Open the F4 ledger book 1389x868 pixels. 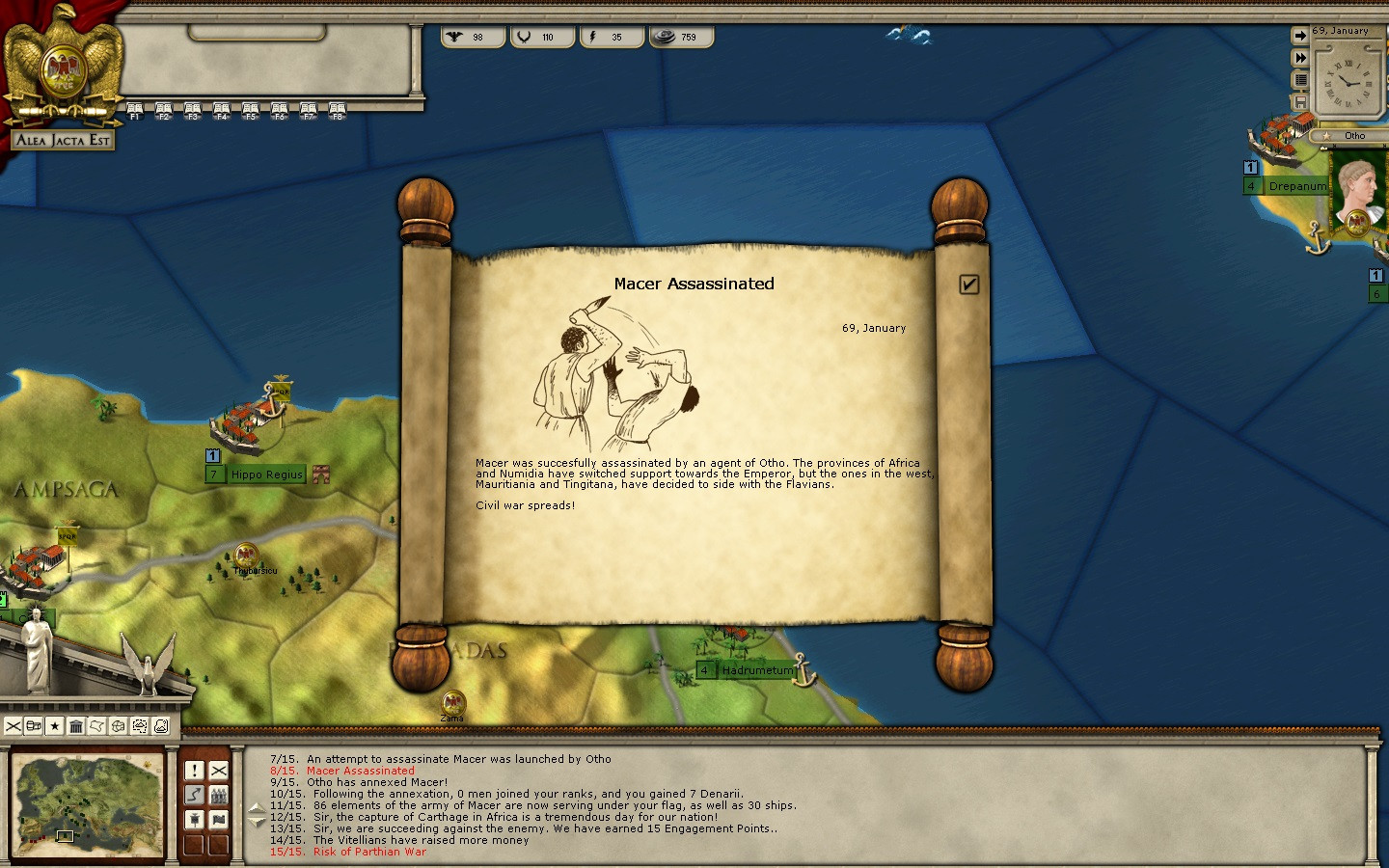pyautogui.click(x=222, y=111)
